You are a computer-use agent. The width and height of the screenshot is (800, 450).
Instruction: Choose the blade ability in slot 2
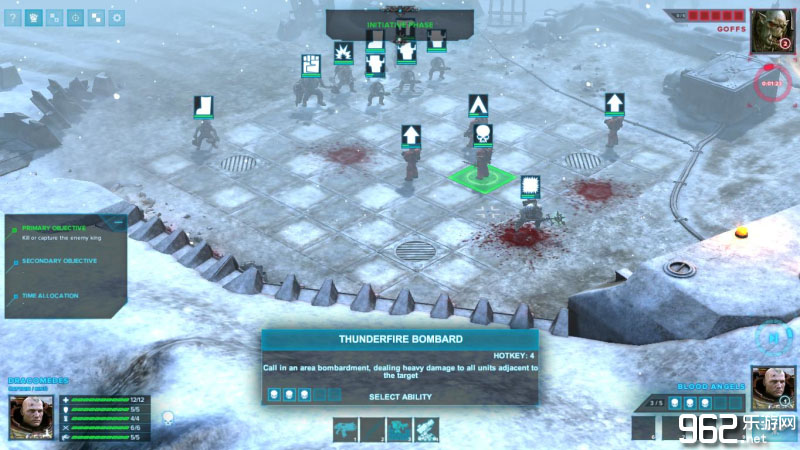(373, 429)
